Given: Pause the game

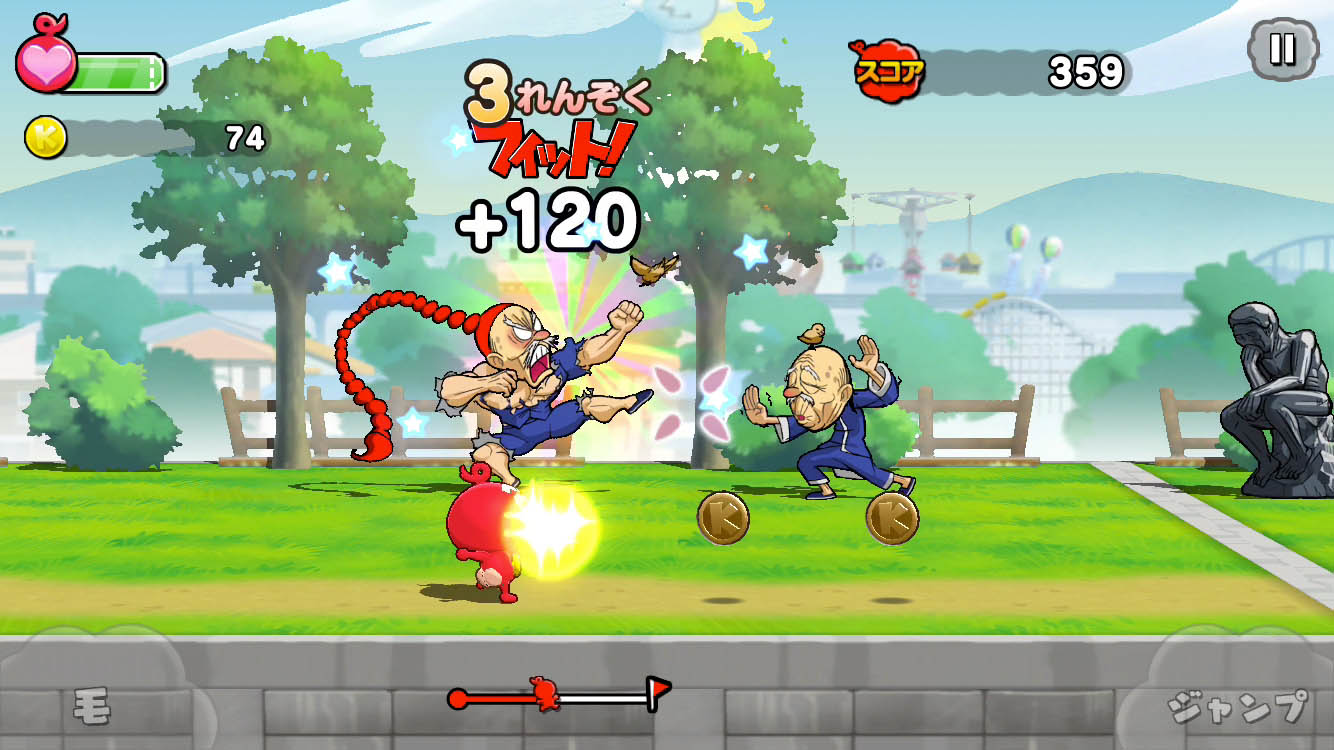Looking at the screenshot, I should coord(1282,49).
